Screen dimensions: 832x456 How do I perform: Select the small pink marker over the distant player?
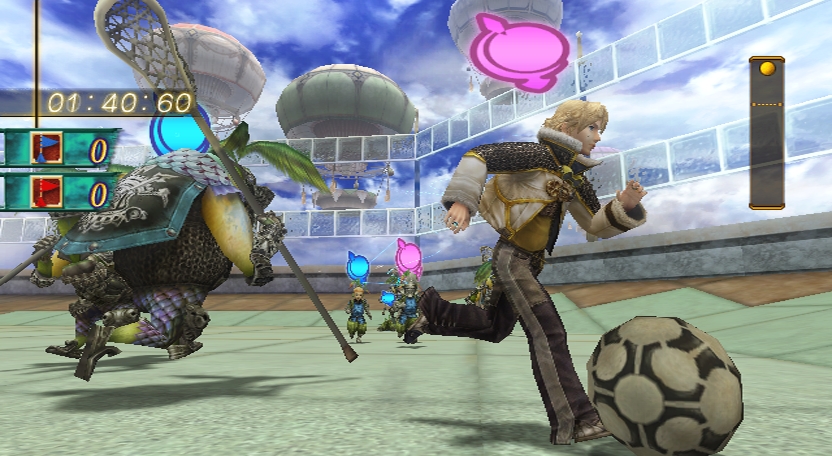click(x=408, y=255)
